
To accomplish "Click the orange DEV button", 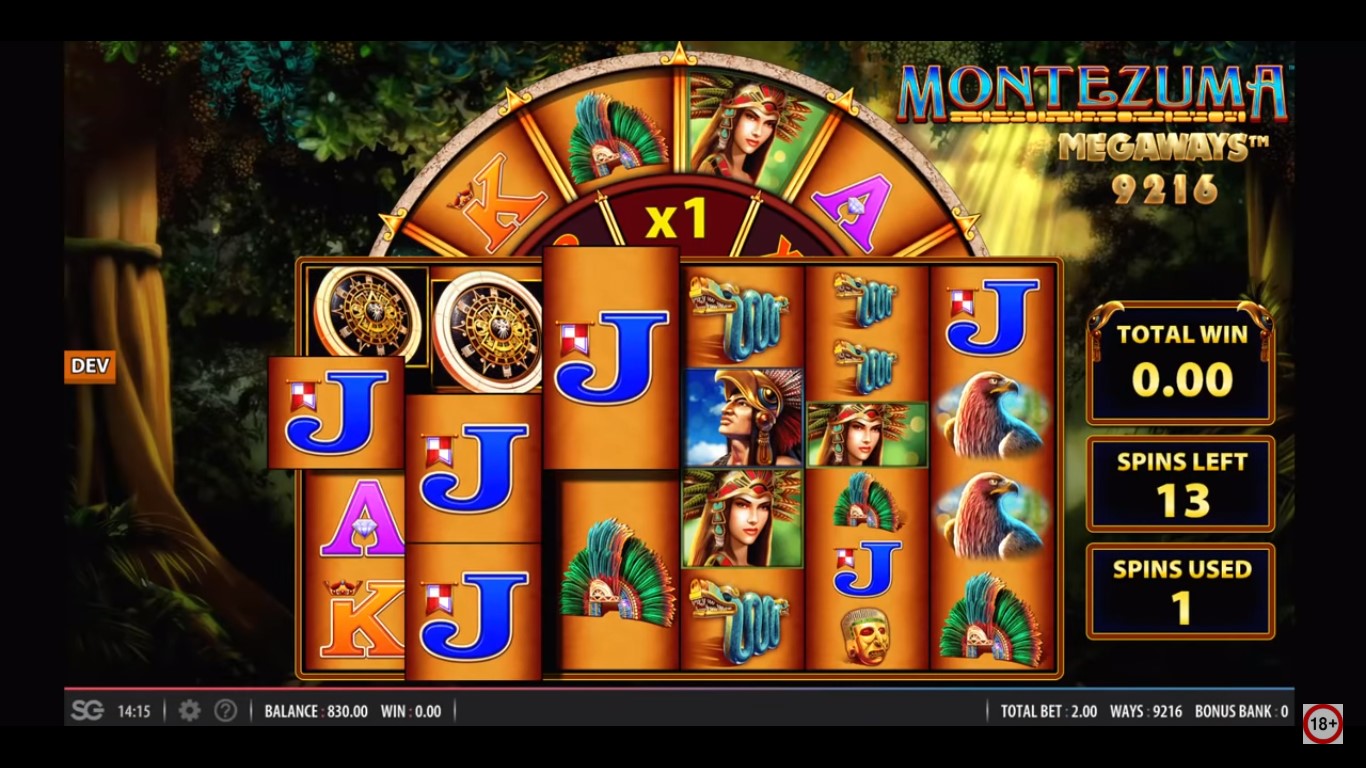I will pos(90,367).
